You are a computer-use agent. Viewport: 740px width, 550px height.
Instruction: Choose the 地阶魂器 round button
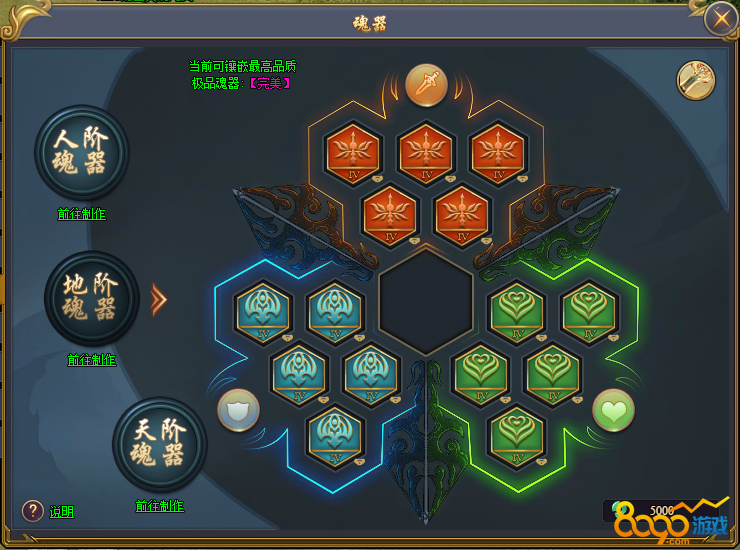click(x=92, y=298)
